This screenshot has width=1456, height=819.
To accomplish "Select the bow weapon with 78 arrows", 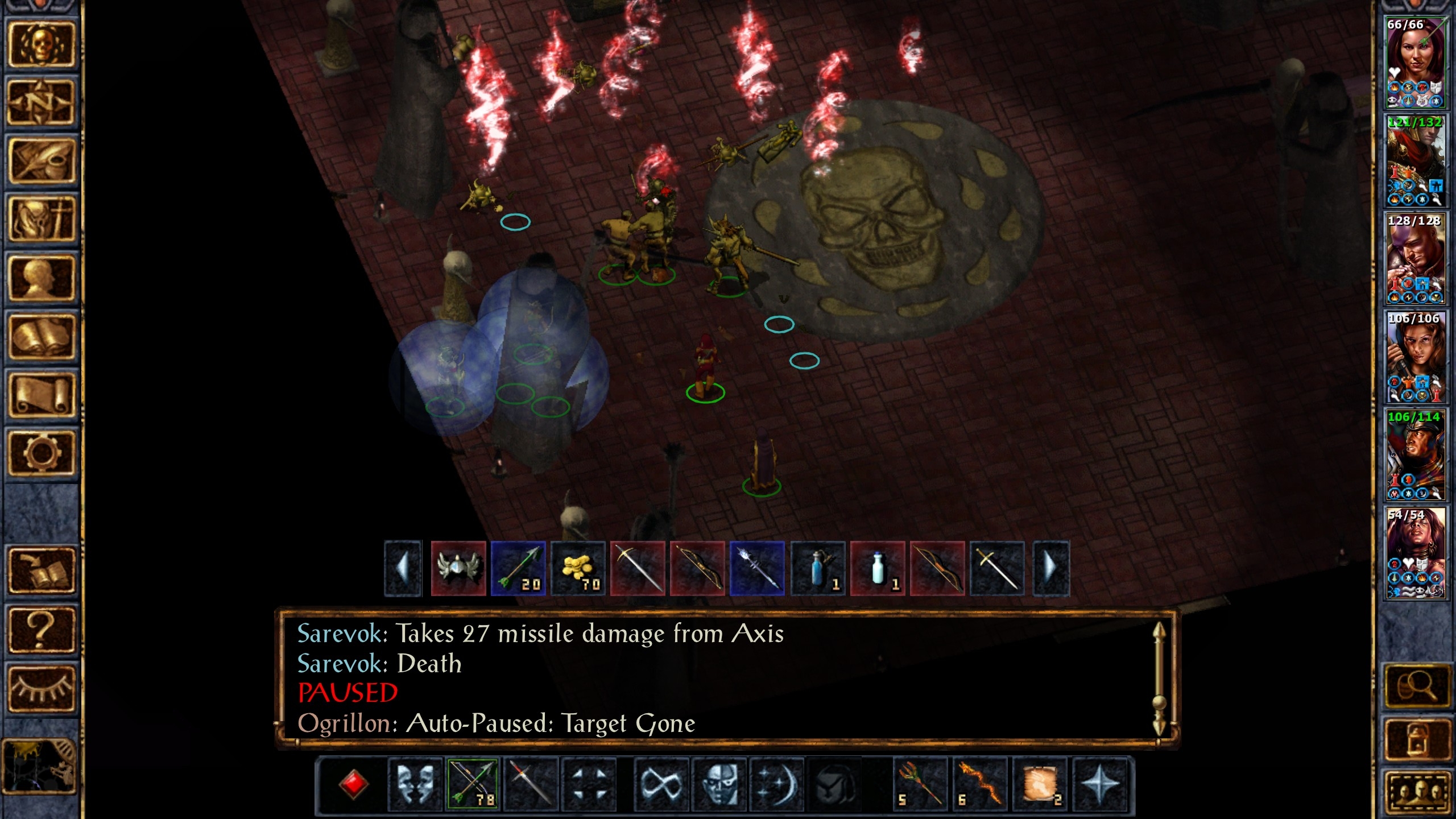I will click(473, 784).
